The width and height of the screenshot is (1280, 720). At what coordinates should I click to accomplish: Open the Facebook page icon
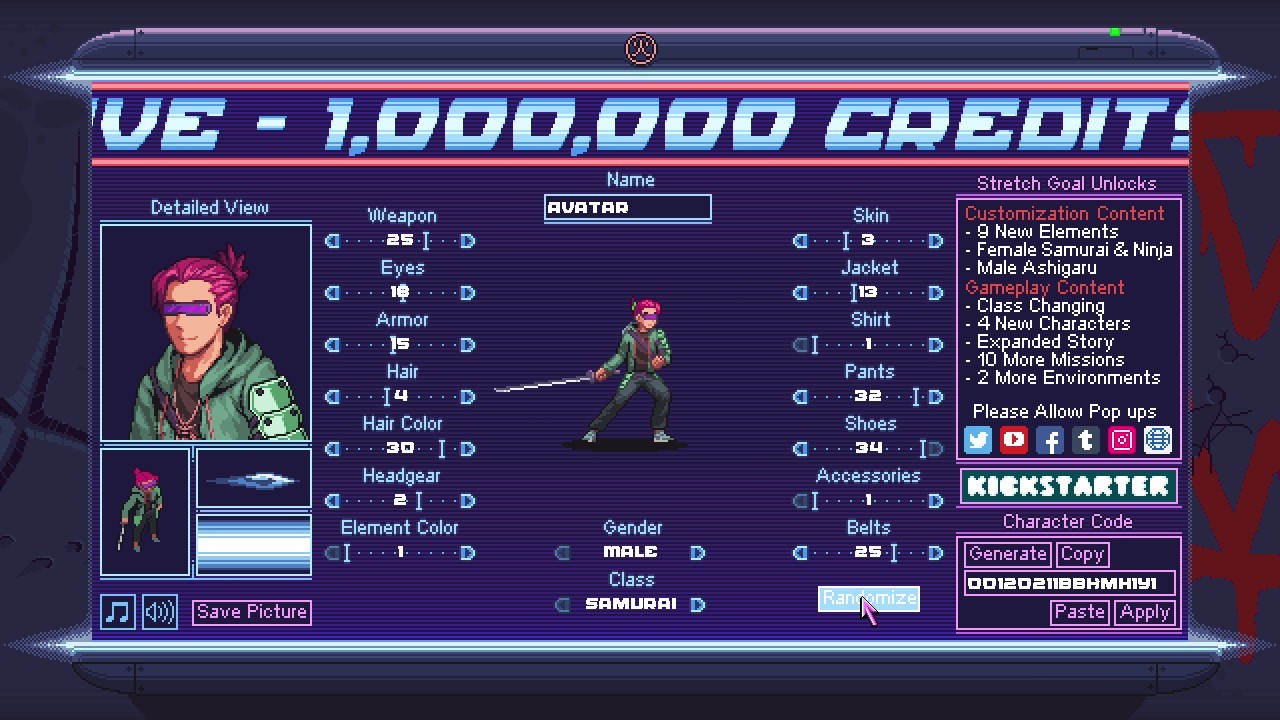coord(1049,440)
